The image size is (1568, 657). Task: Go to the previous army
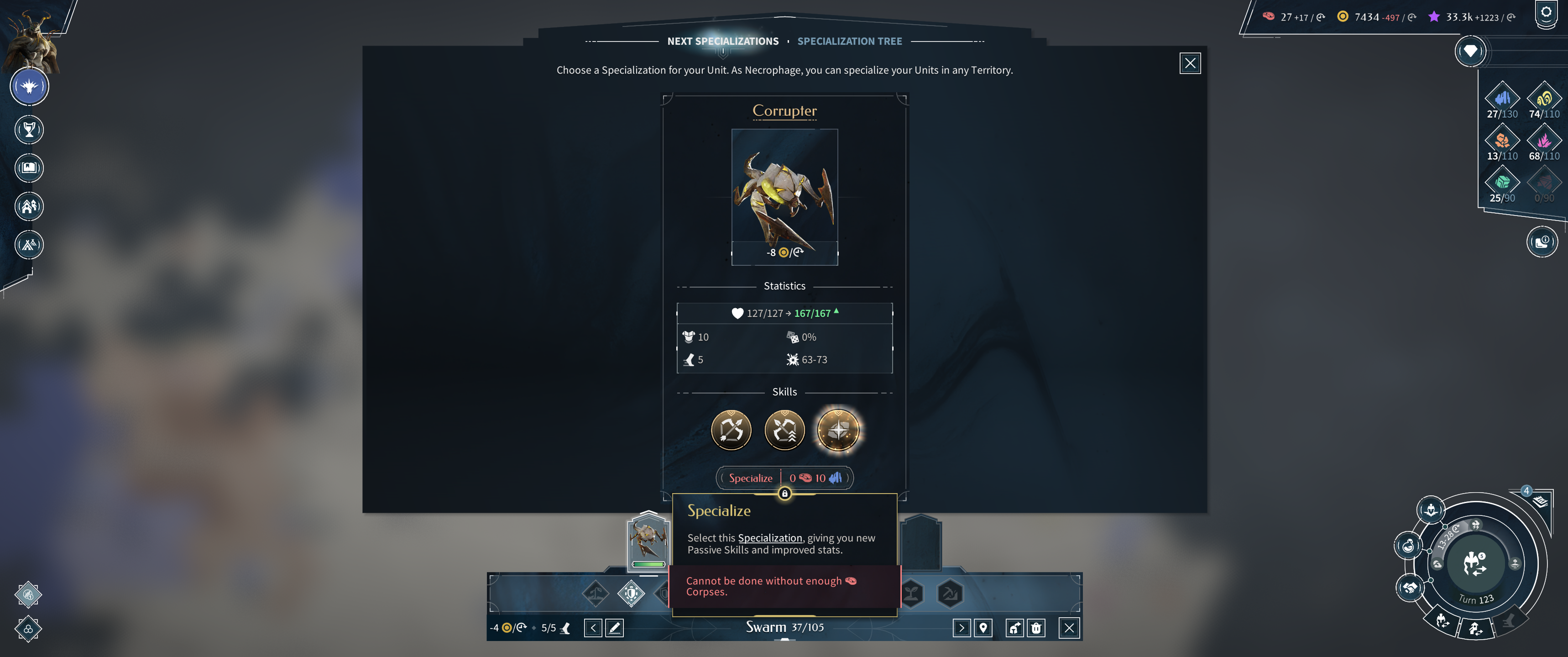(593, 628)
